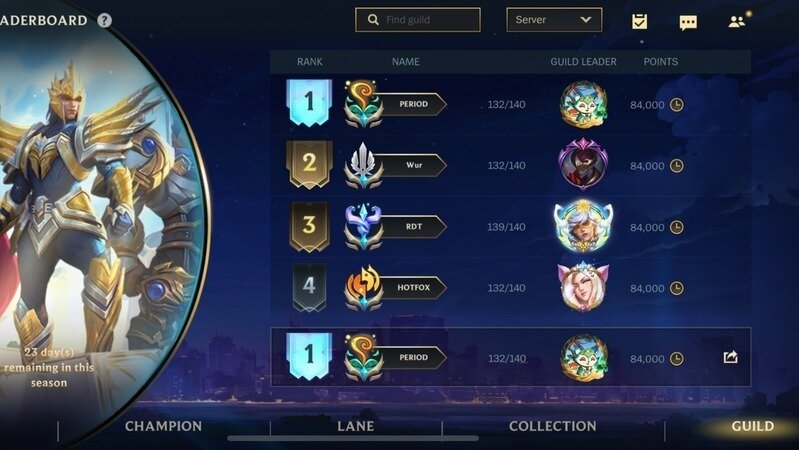Open the Server dropdown
Viewport: 799px width, 450px height.
554,20
